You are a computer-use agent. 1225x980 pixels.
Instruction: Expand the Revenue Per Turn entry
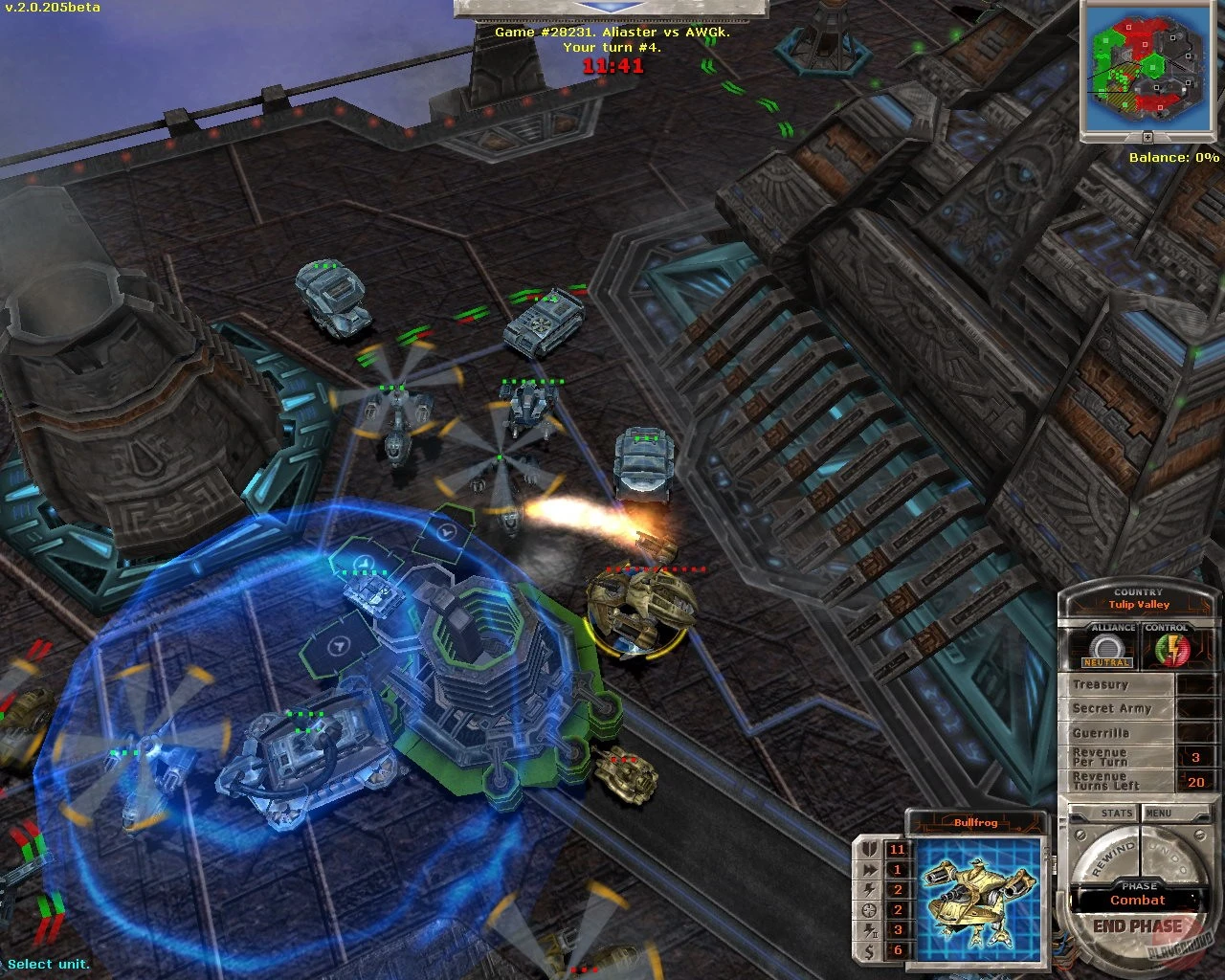[x=1101, y=756]
